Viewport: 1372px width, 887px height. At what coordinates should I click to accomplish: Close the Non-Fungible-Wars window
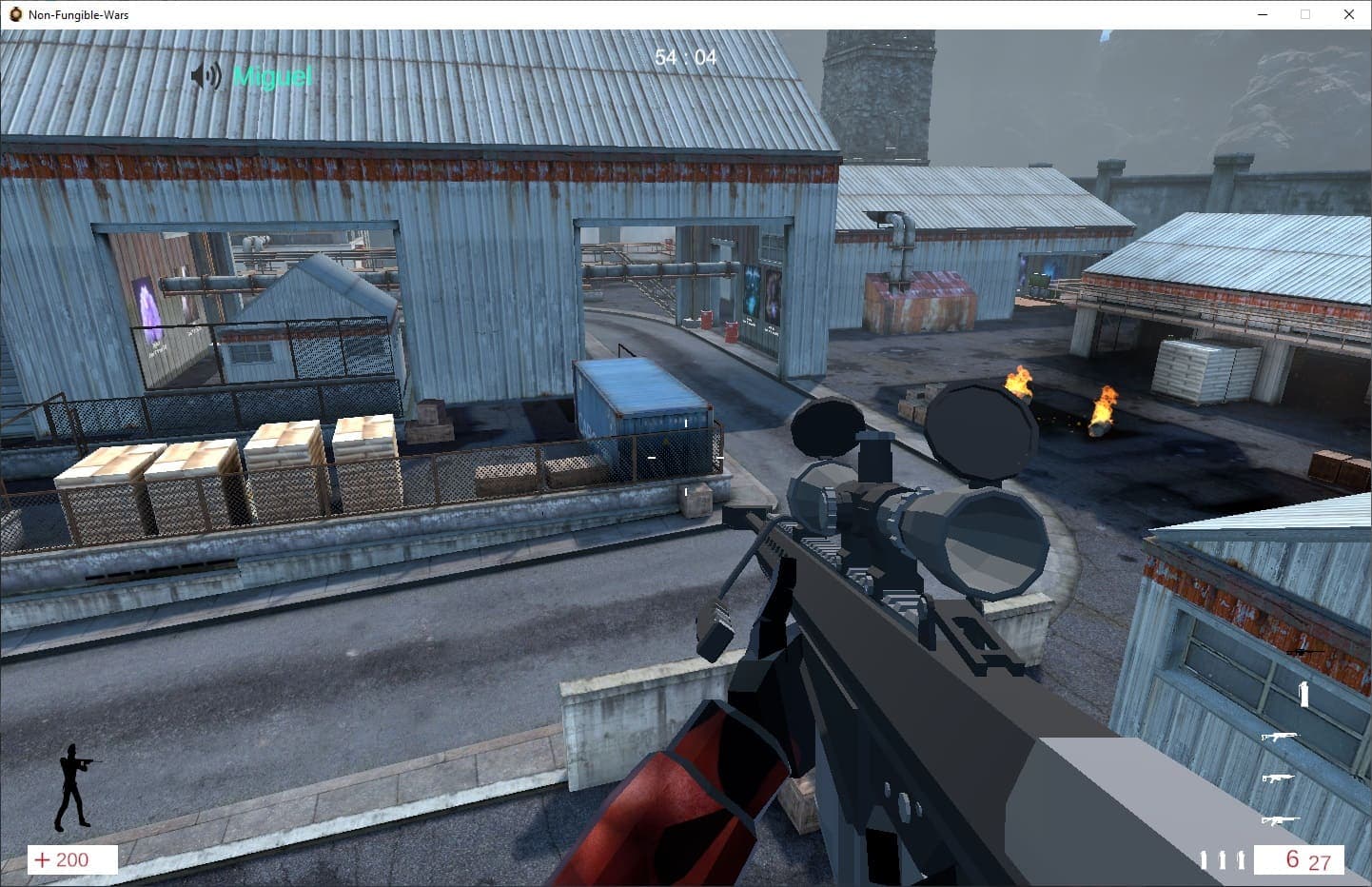click(x=1348, y=14)
